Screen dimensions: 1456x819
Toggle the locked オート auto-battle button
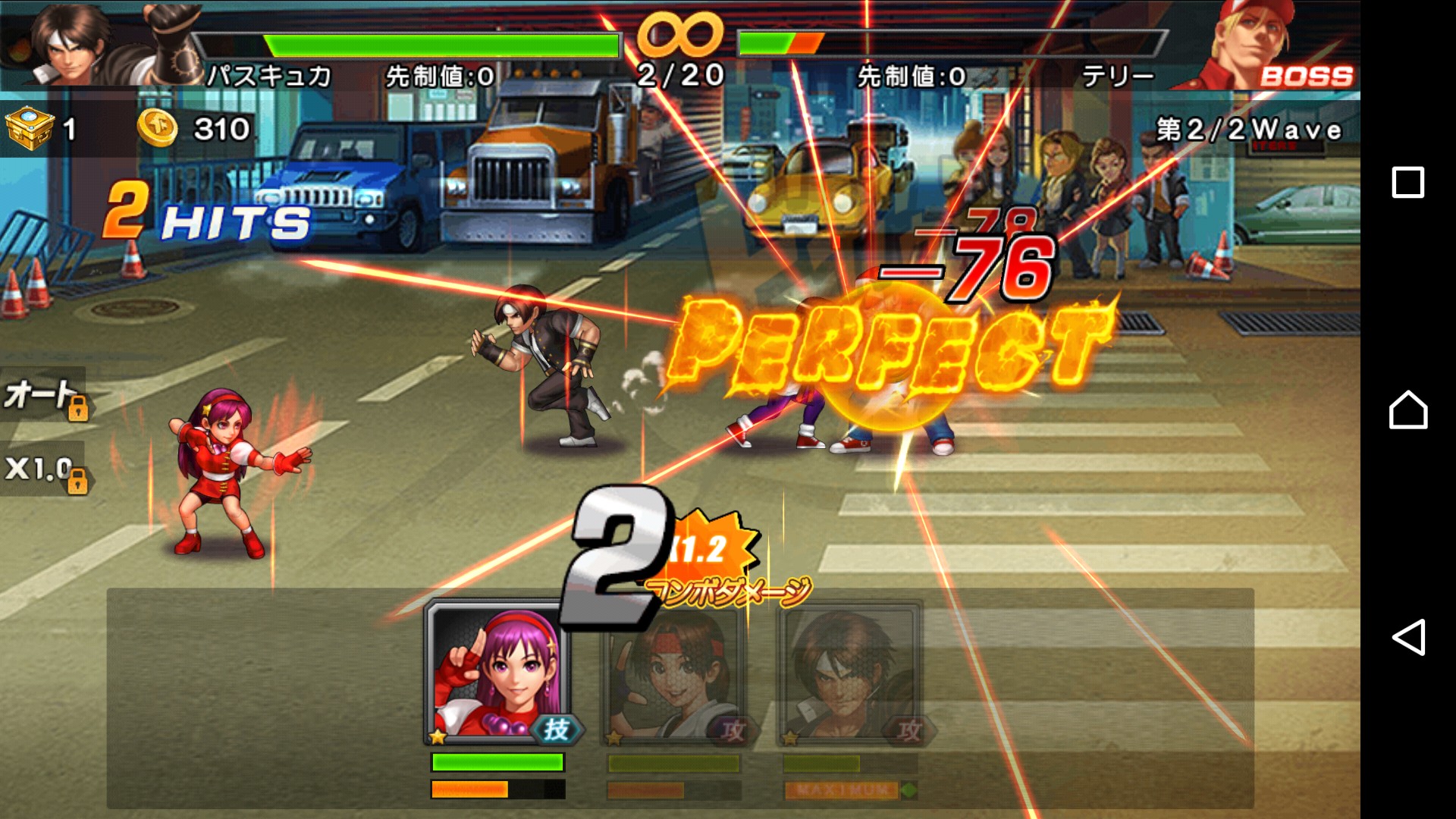[44, 396]
